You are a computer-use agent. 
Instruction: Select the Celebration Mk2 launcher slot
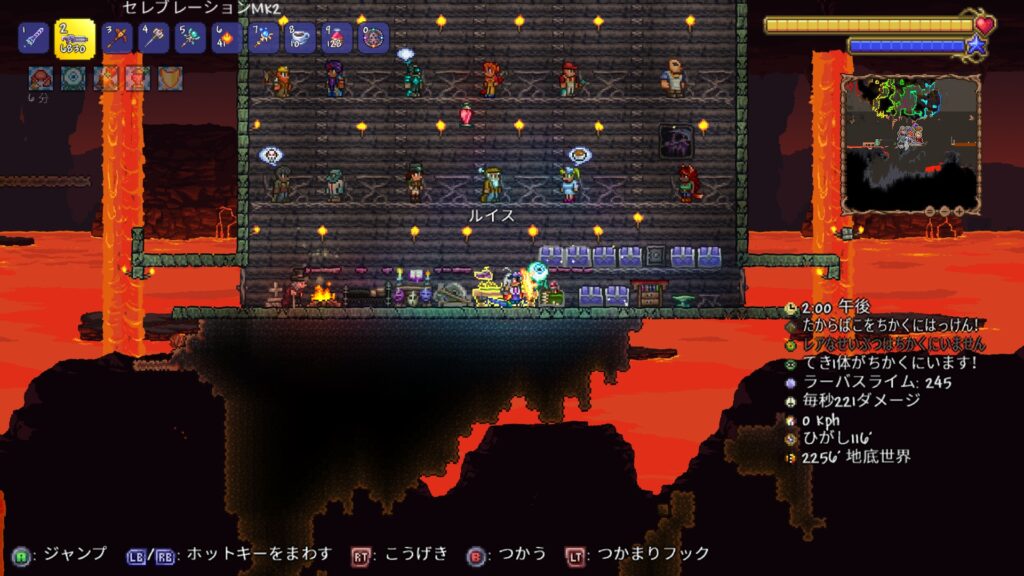[74, 39]
